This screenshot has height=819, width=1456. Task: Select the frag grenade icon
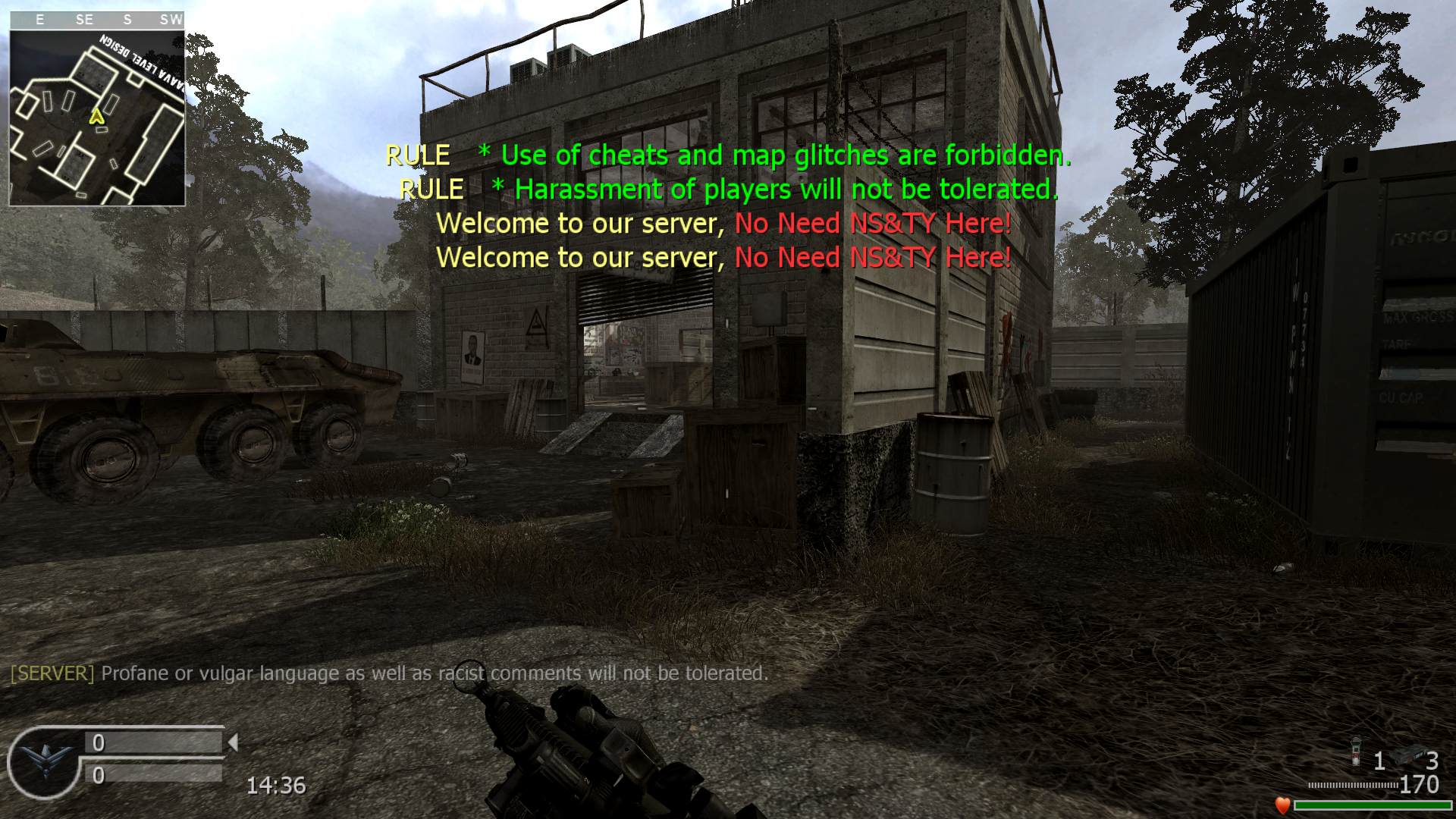coord(1408,756)
